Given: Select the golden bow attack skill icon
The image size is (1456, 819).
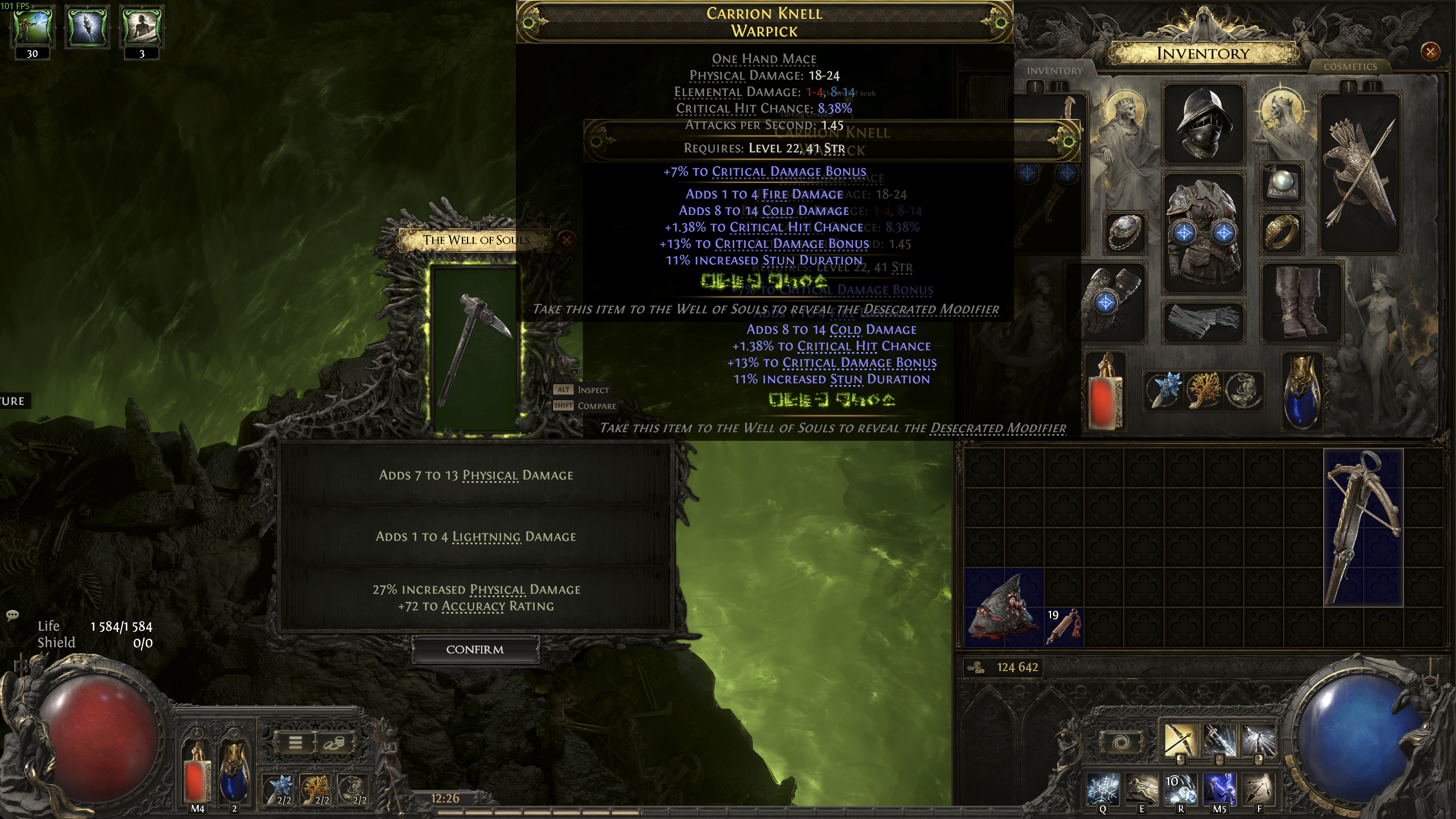Looking at the screenshot, I should tap(1180, 740).
